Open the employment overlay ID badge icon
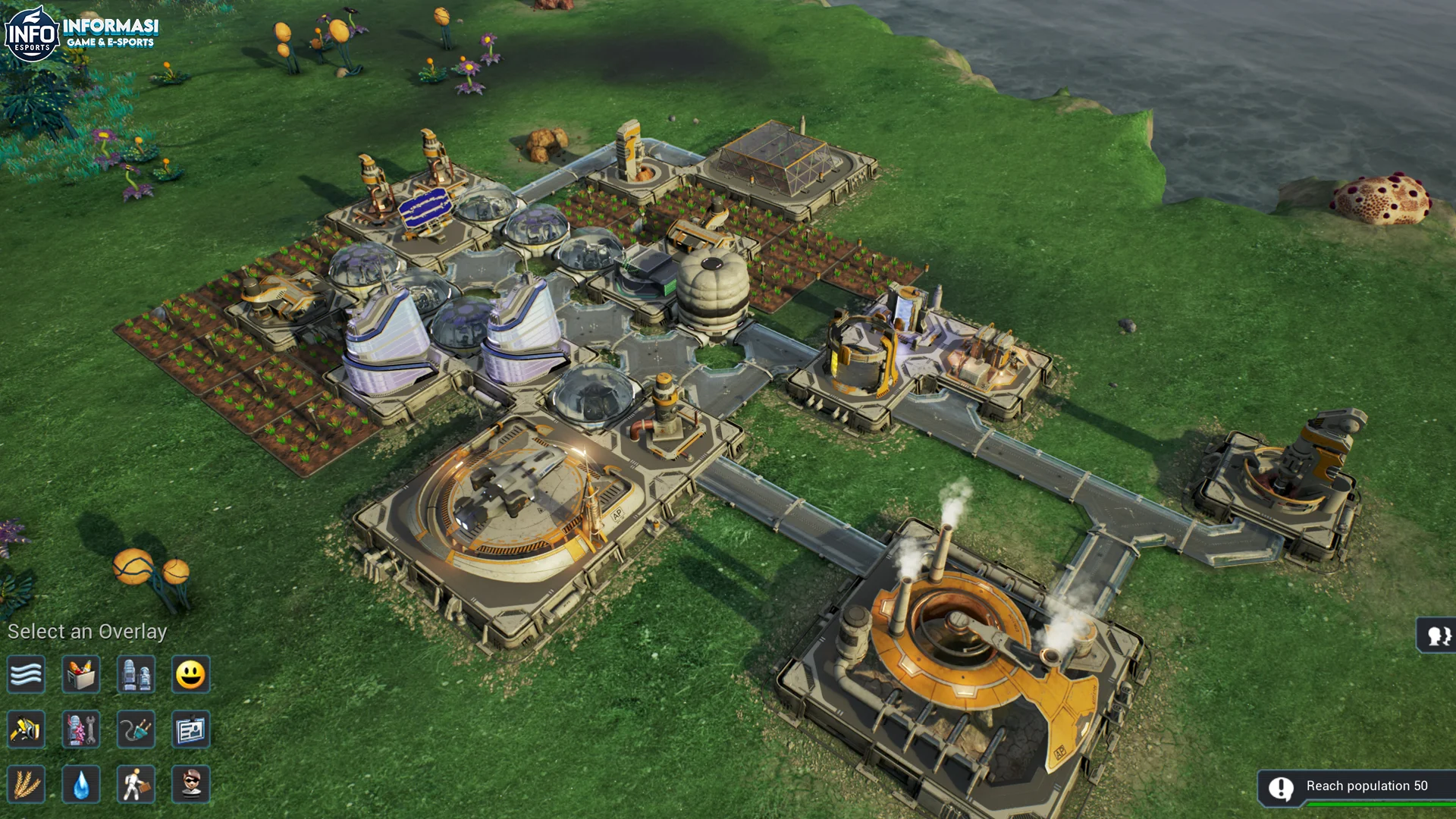 [190, 729]
